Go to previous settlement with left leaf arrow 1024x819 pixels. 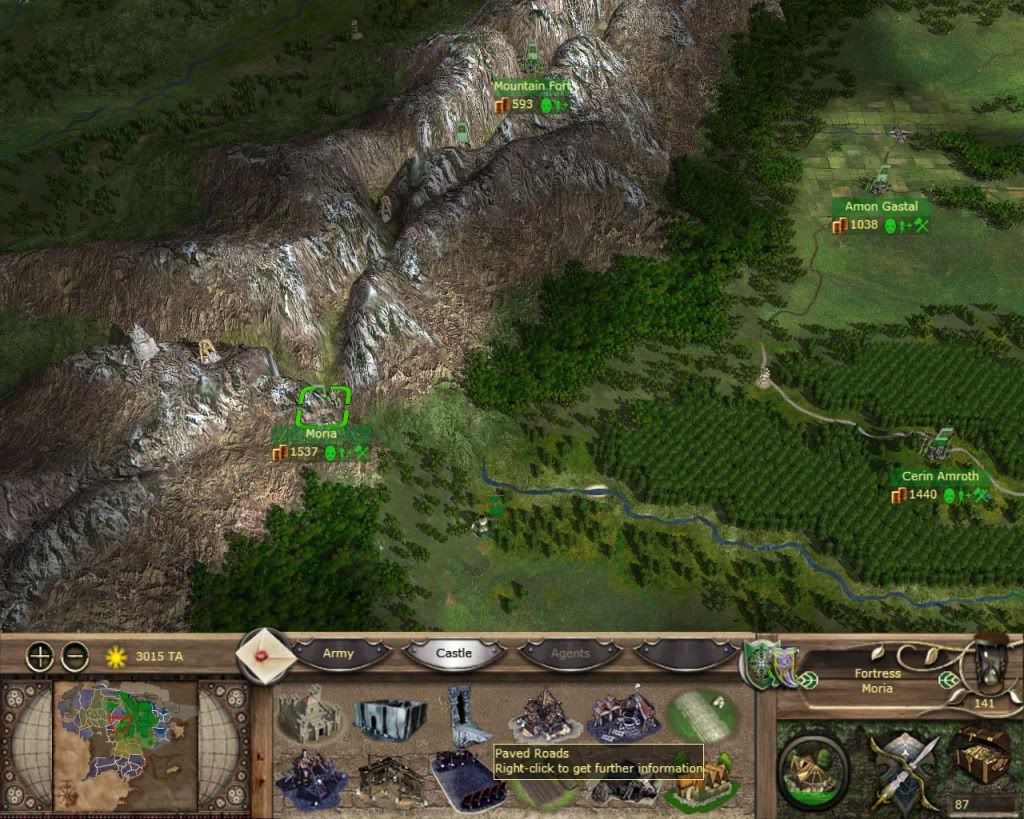pos(808,680)
